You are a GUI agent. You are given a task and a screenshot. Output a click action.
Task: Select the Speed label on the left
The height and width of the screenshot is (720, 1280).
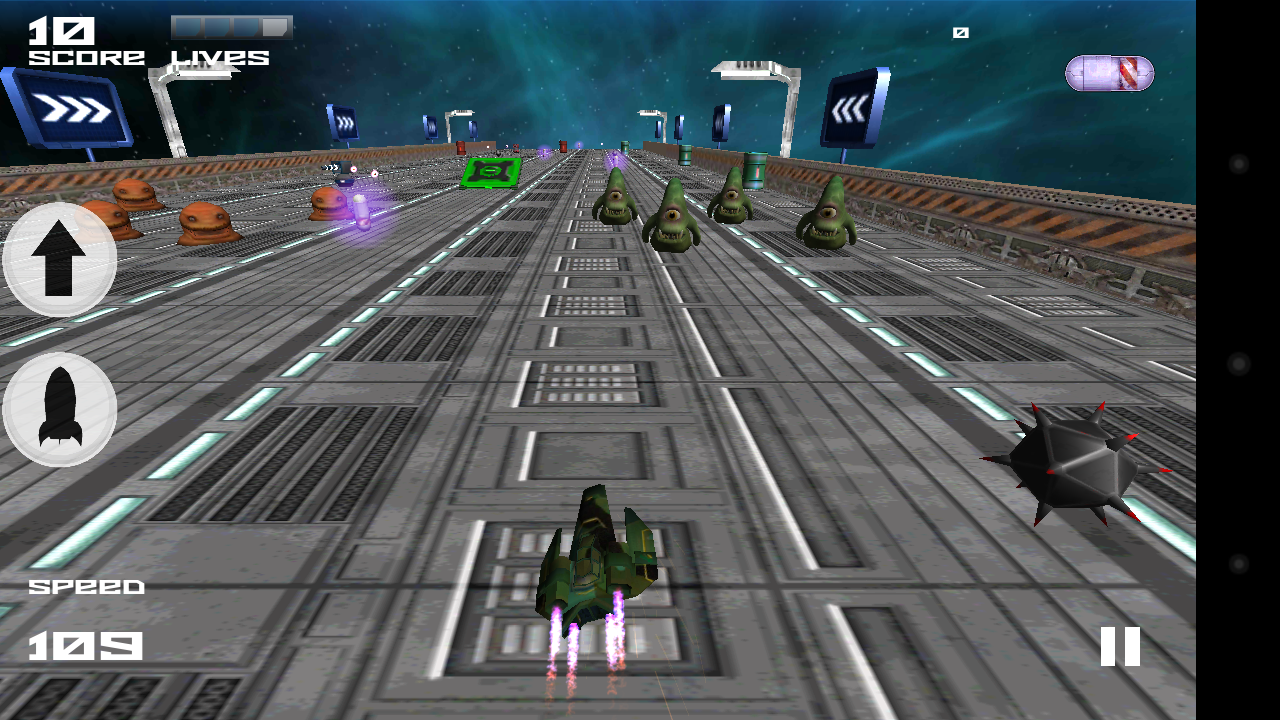pos(88,586)
